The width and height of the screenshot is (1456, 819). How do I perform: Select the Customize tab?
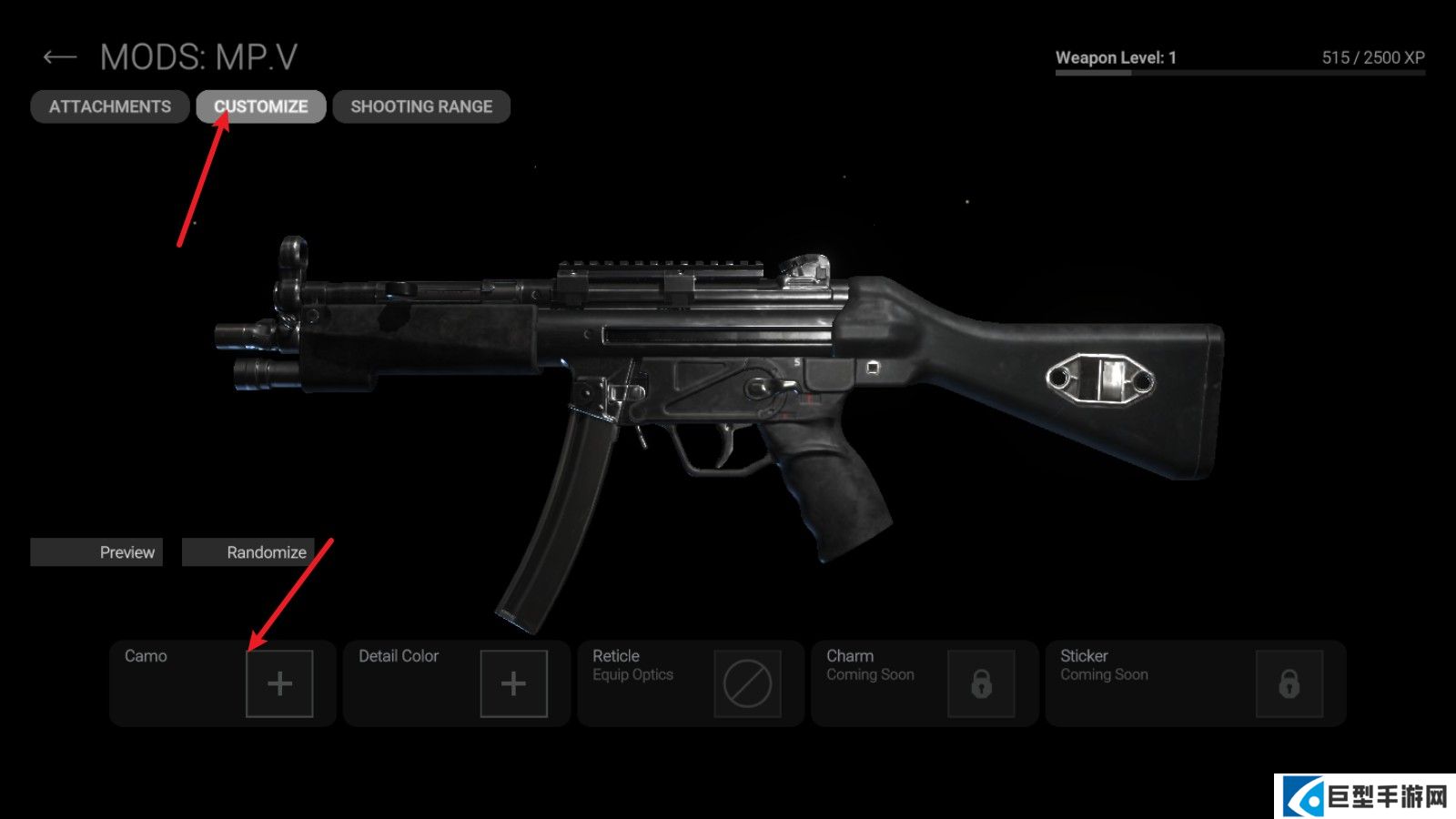(x=261, y=106)
